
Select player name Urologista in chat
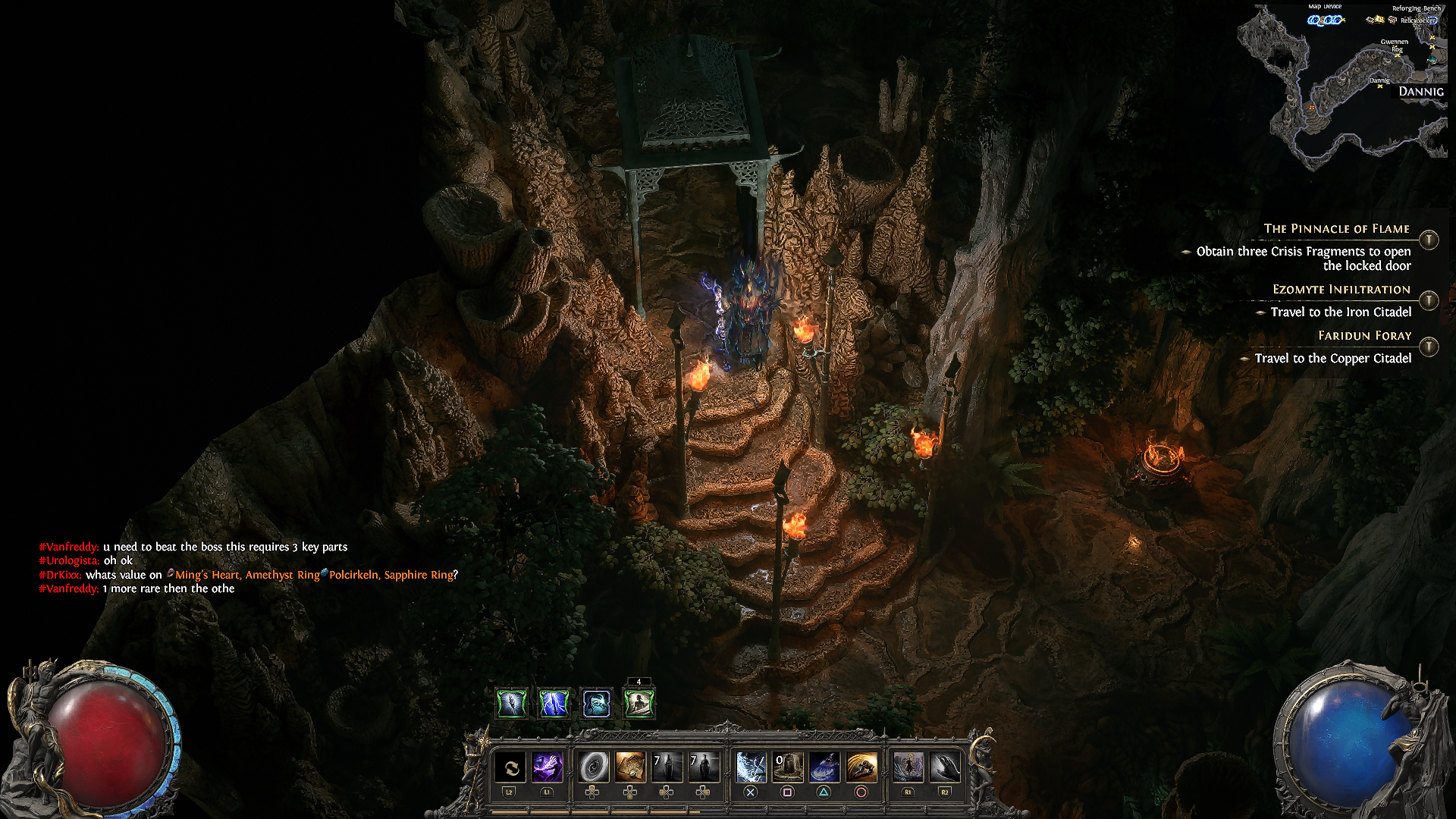(x=69, y=560)
